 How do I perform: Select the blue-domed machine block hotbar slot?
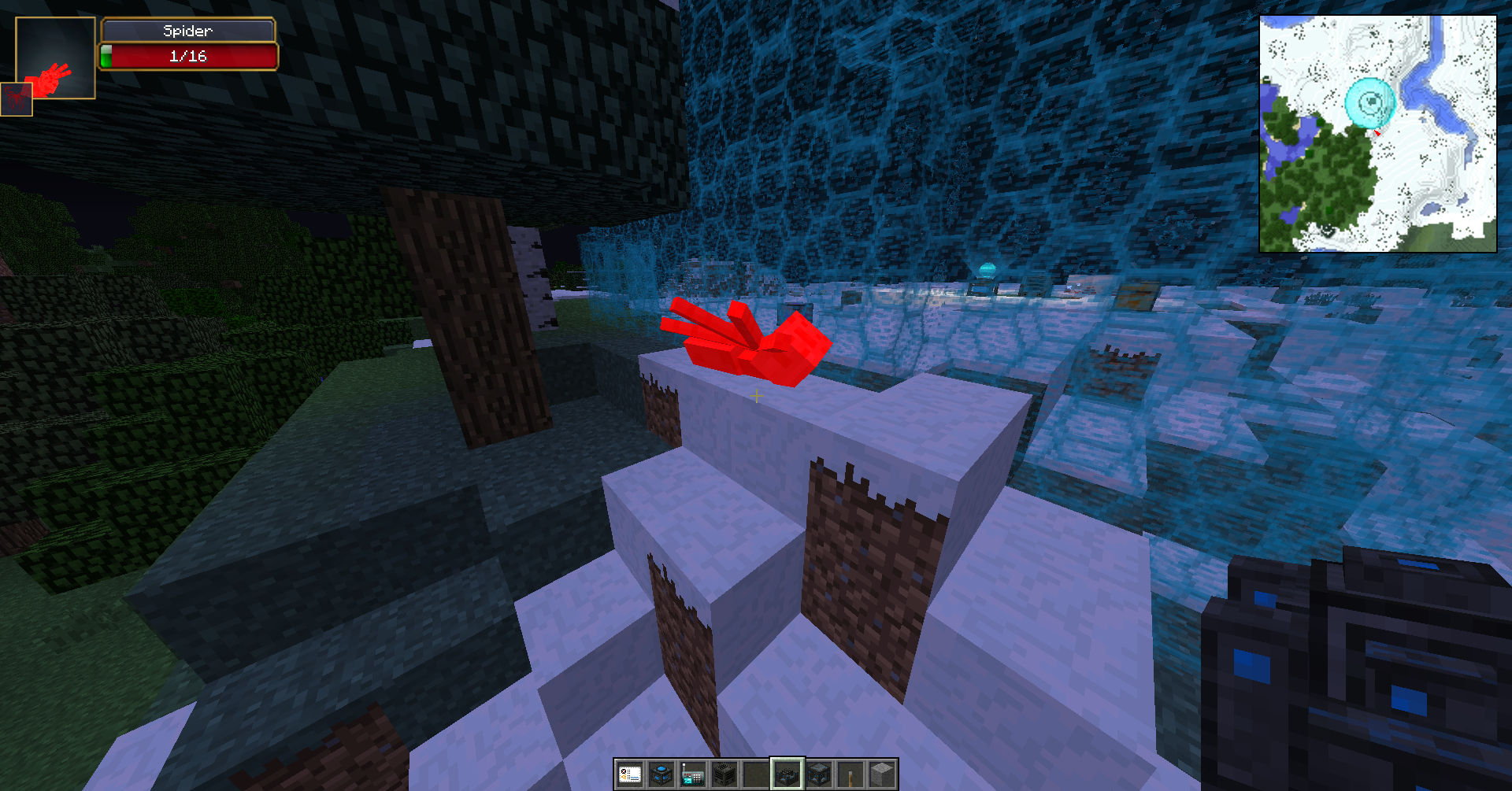pos(661,775)
